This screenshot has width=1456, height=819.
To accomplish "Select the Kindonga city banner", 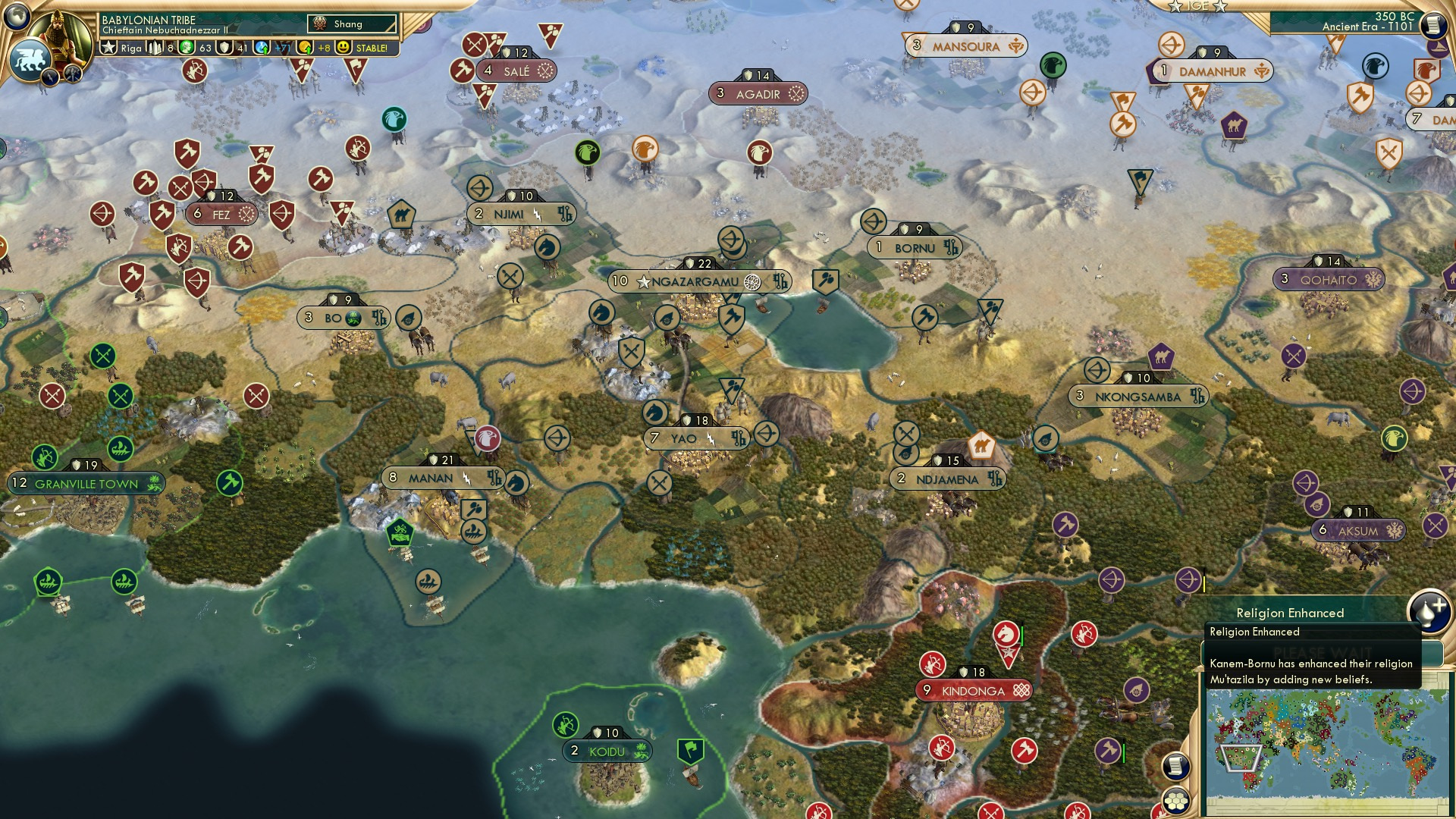I will click(973, 690).
